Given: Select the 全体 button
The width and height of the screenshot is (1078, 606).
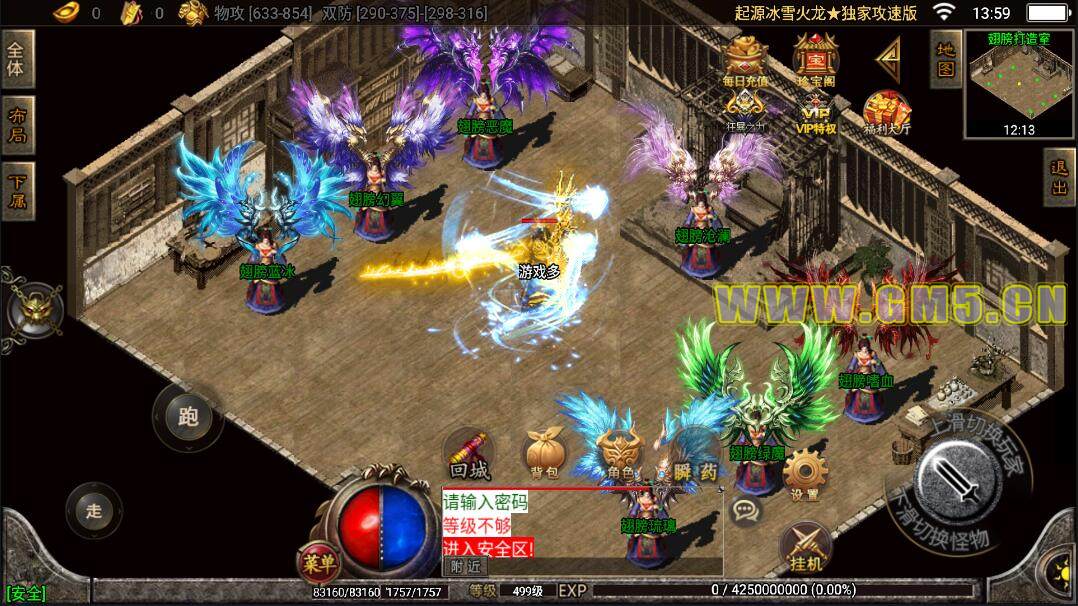Looking at the screenshot, I should (17, 62).
